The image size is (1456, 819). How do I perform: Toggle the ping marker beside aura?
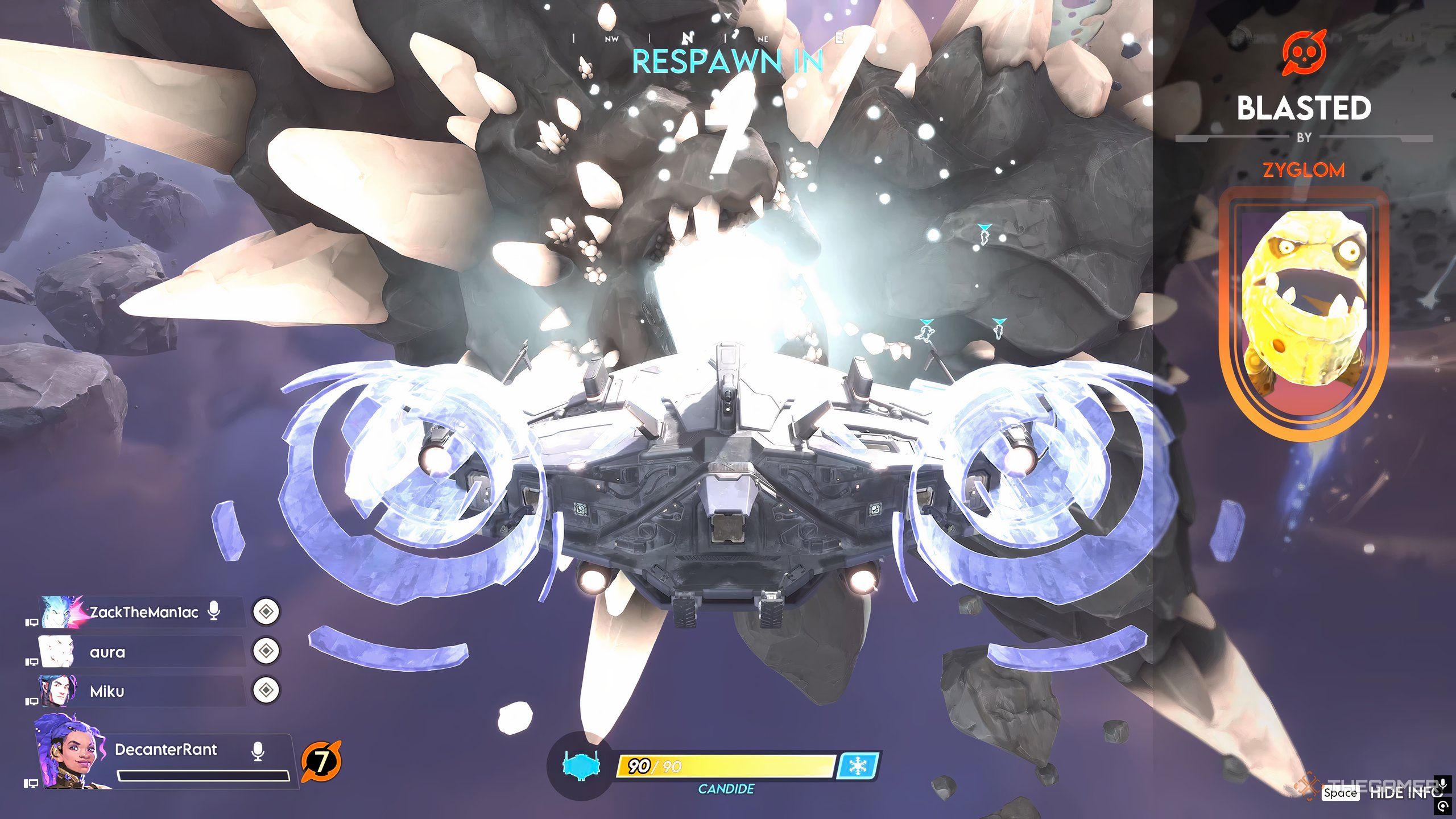click(x=266, y=650)
